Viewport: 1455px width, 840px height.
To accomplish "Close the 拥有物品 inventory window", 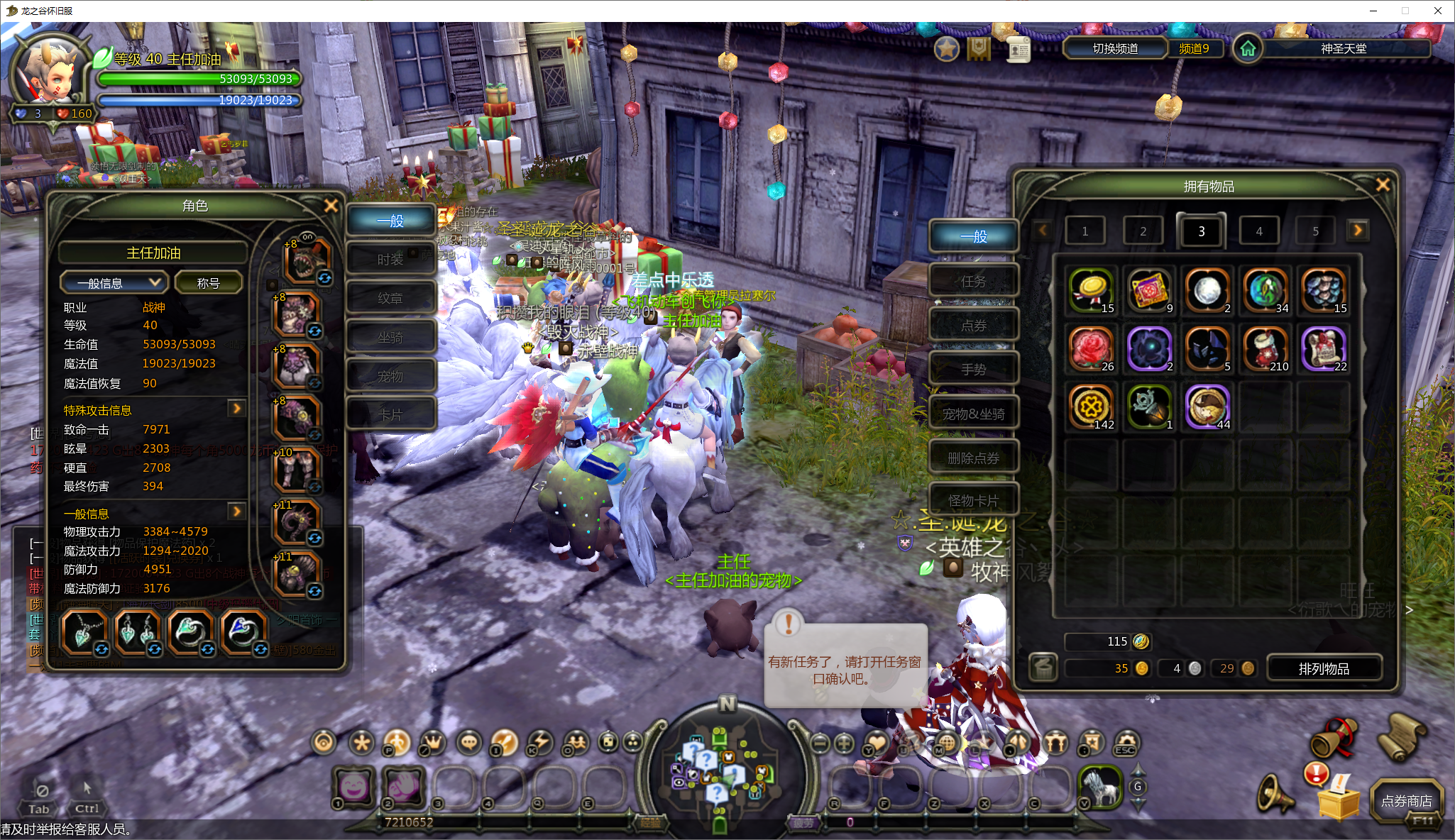I will [1383, 185].
